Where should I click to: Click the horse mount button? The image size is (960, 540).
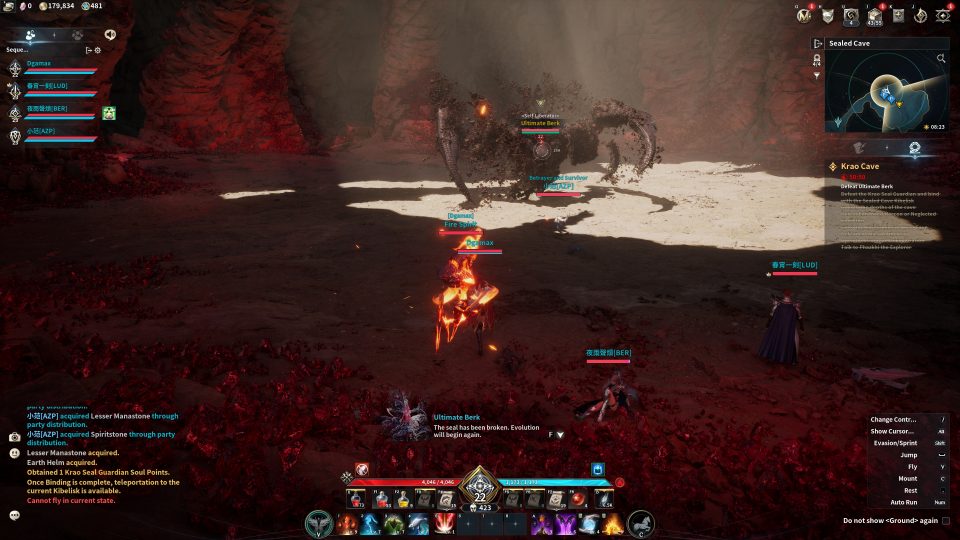[640, 523]
